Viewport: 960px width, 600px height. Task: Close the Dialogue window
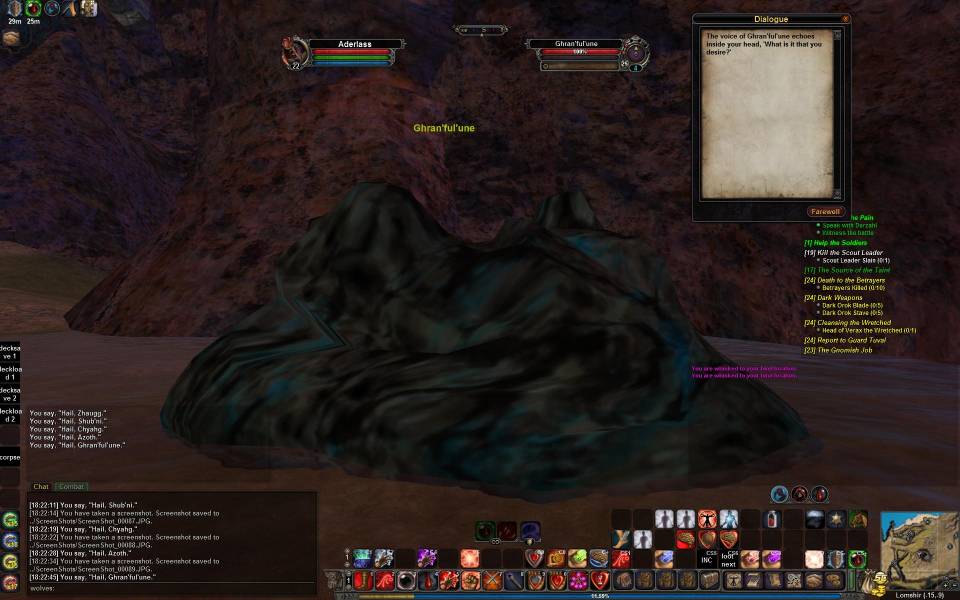point(845,19)
